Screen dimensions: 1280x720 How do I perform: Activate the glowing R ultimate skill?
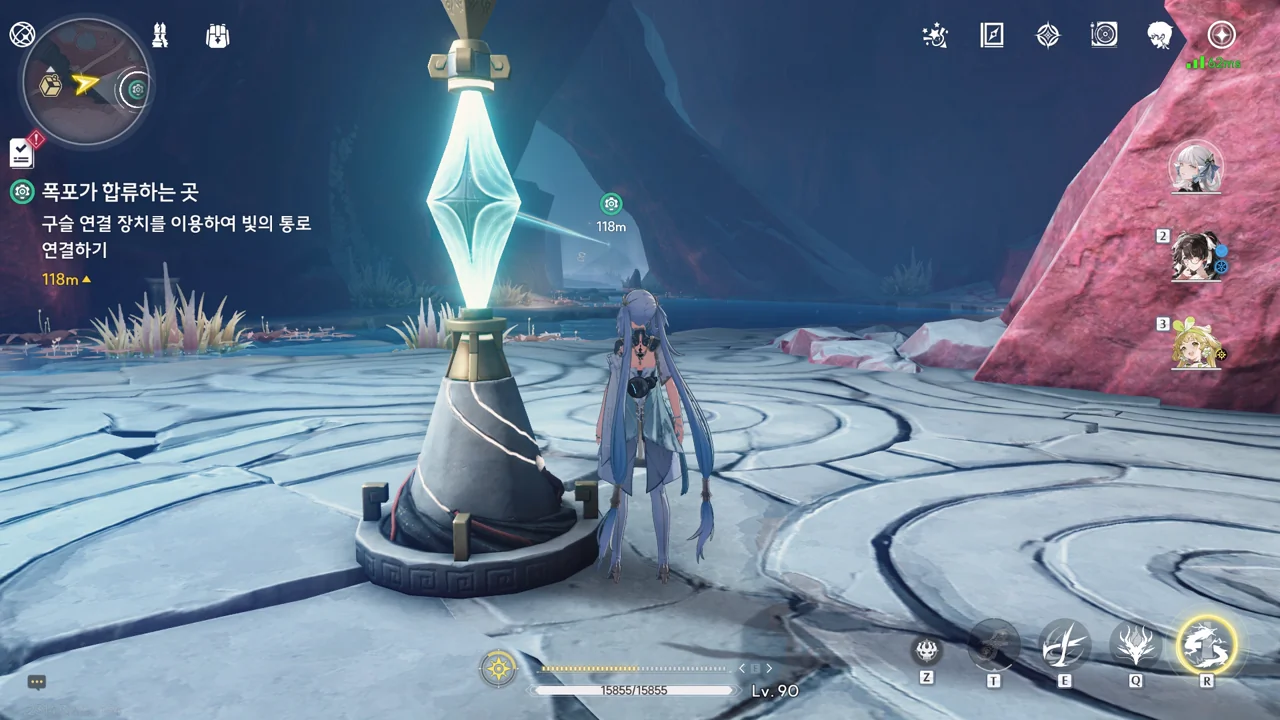click(1207, 644)
